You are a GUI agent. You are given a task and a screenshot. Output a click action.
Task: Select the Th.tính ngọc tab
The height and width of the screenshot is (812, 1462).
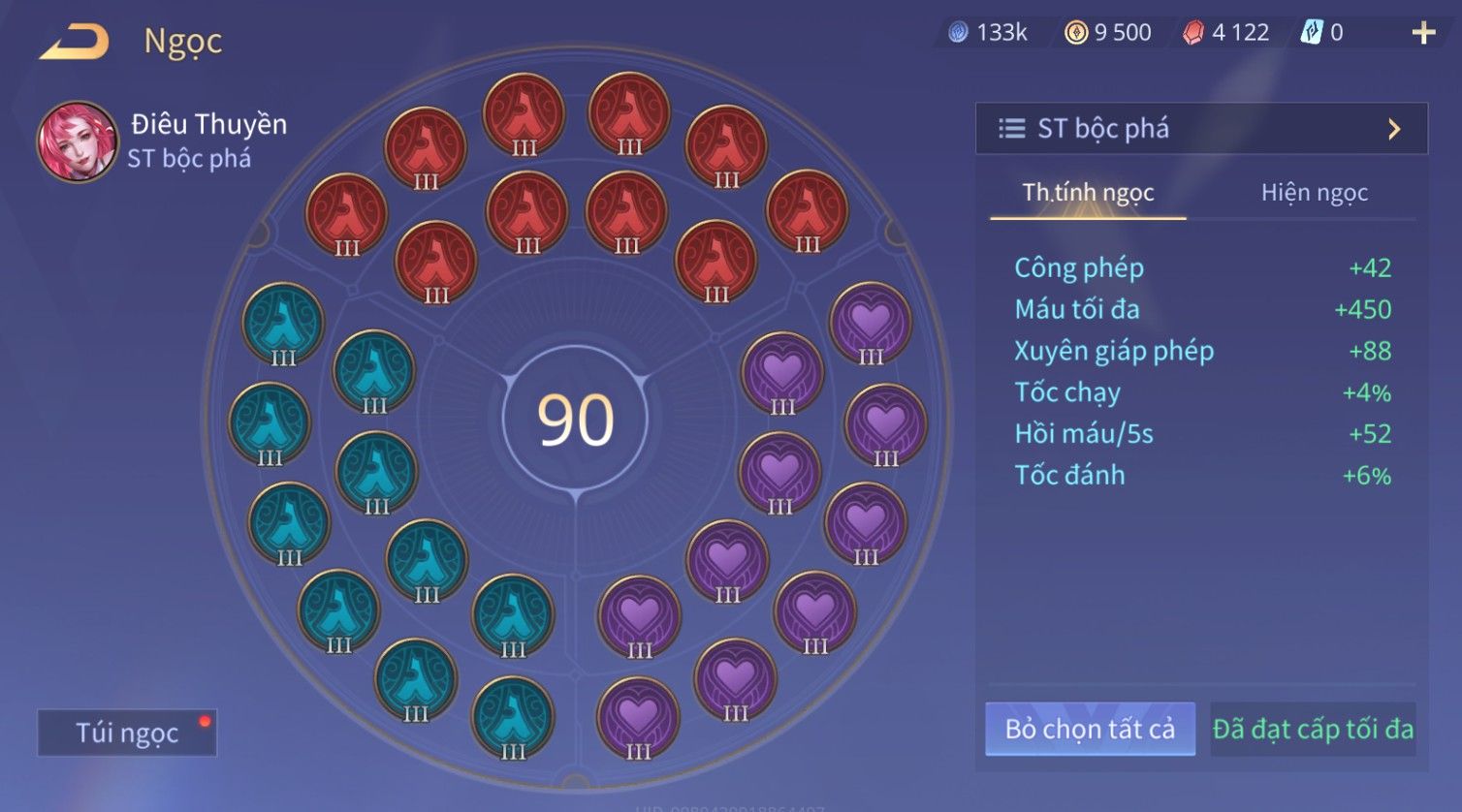[1088, 193]
